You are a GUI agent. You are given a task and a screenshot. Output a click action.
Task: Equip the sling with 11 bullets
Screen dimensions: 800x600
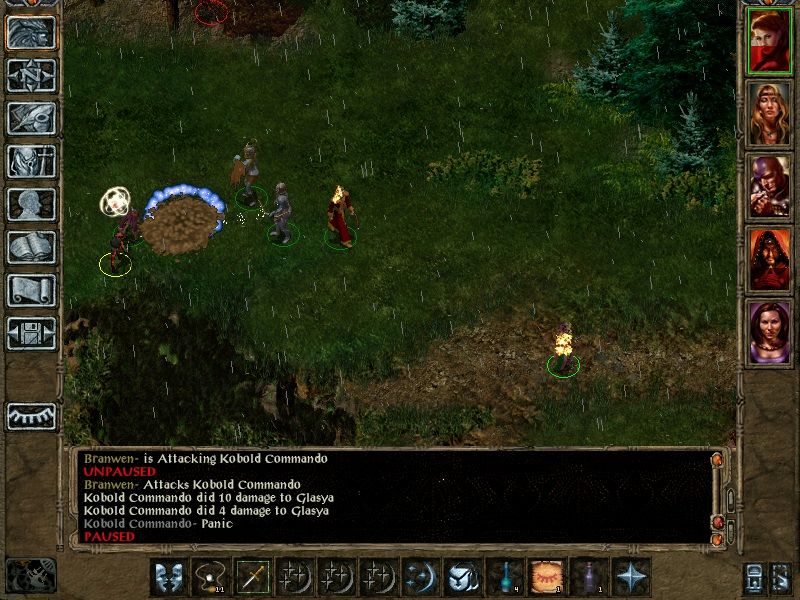pos(210,578)
